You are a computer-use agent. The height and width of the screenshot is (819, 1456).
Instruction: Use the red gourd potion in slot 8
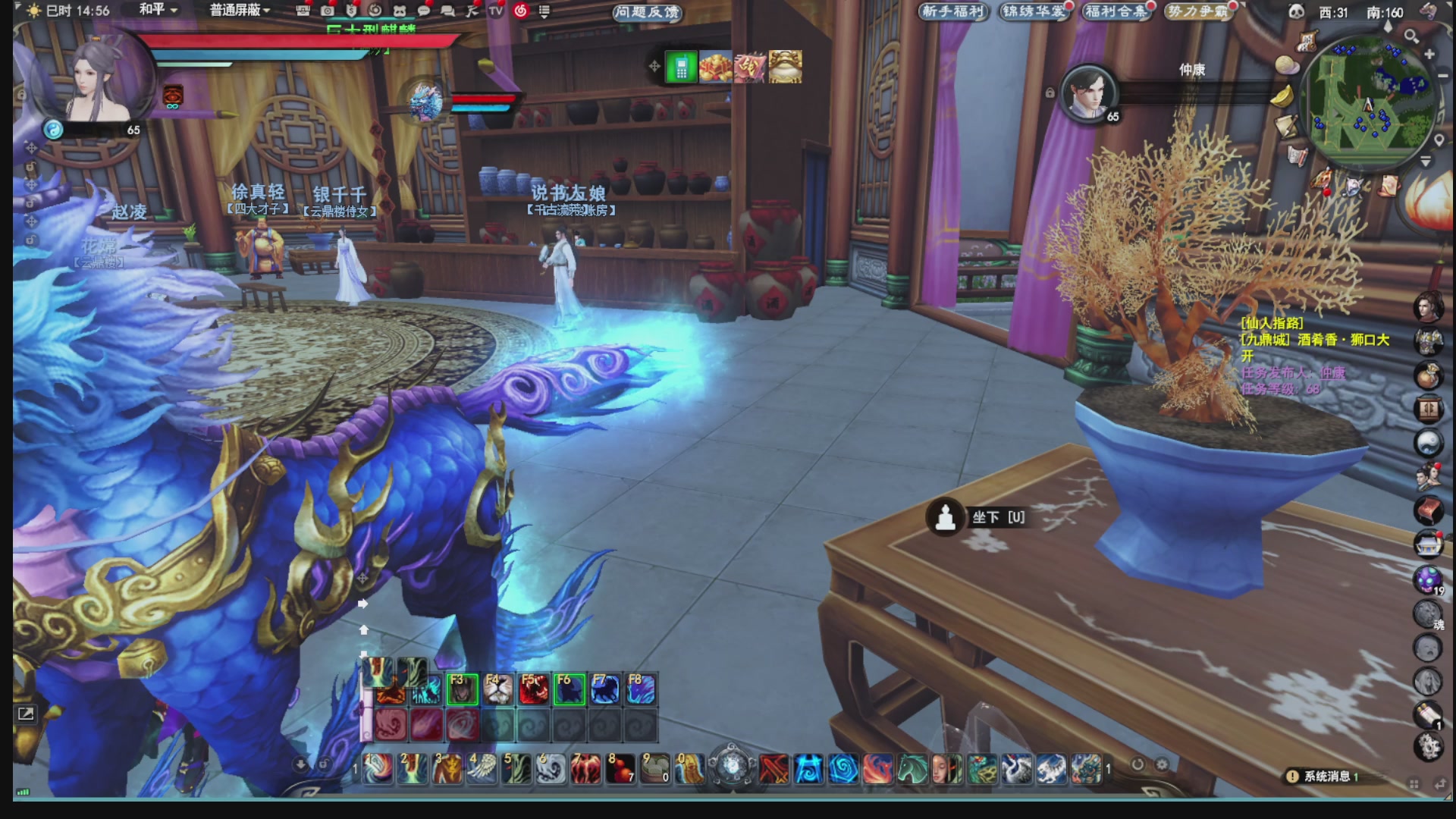[620, 769]
